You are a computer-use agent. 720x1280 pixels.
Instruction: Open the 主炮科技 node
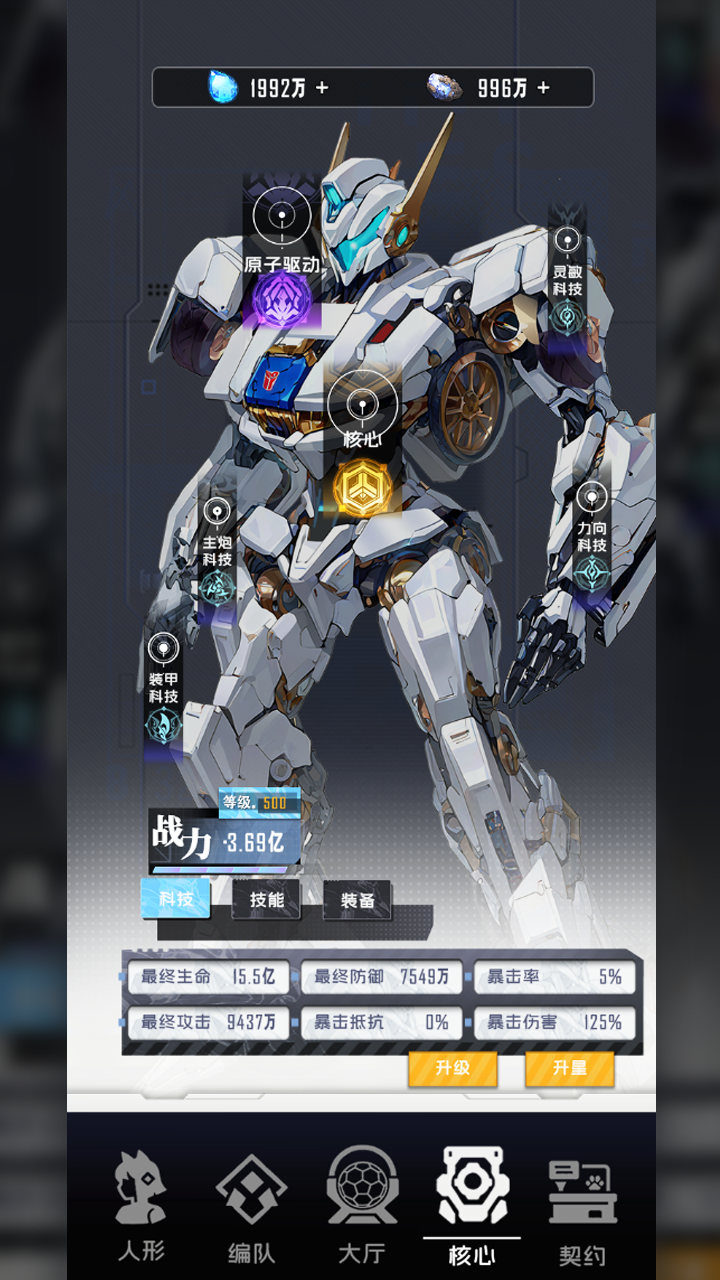tap(217, 586)
